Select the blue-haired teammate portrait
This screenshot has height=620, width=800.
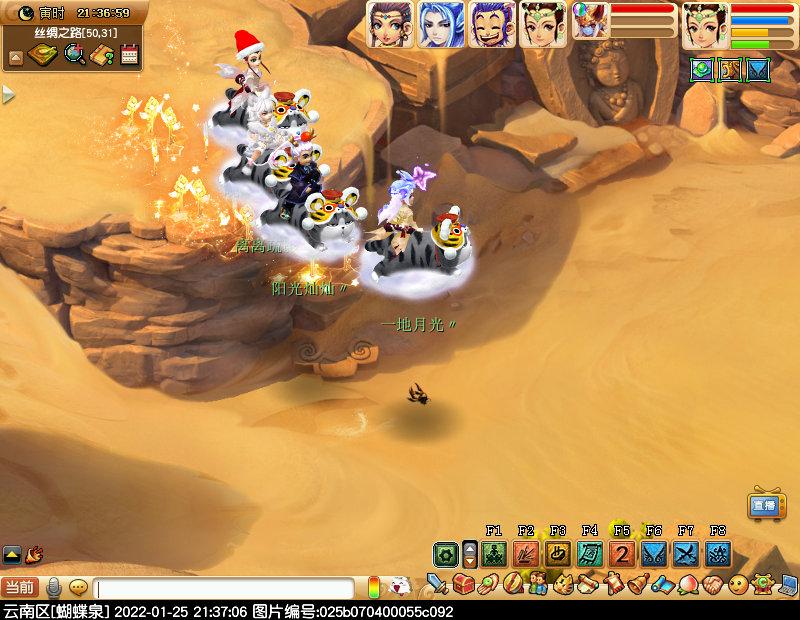[441, 24]
